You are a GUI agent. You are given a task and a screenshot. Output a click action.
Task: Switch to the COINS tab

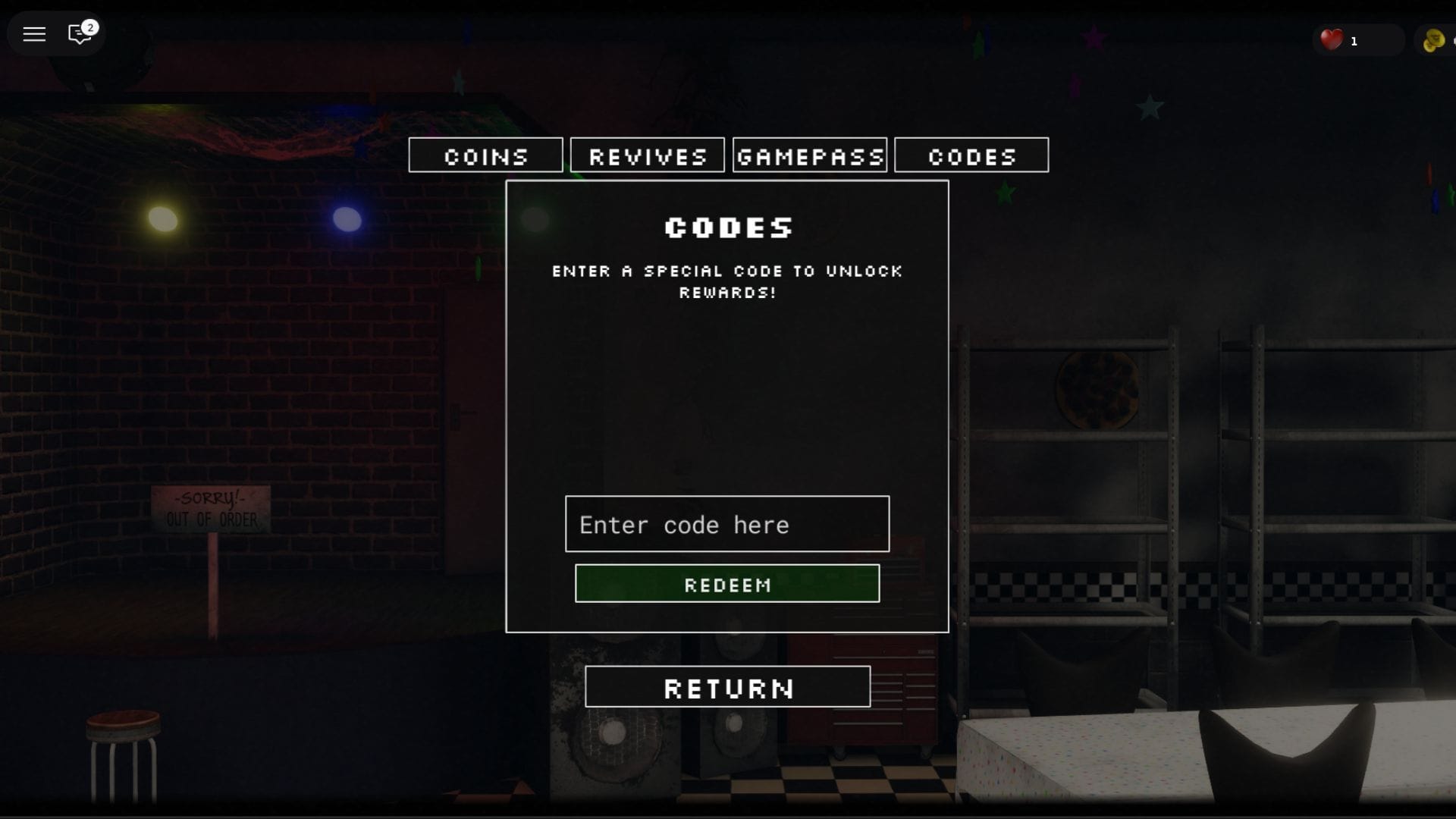(x=485, y=155)
